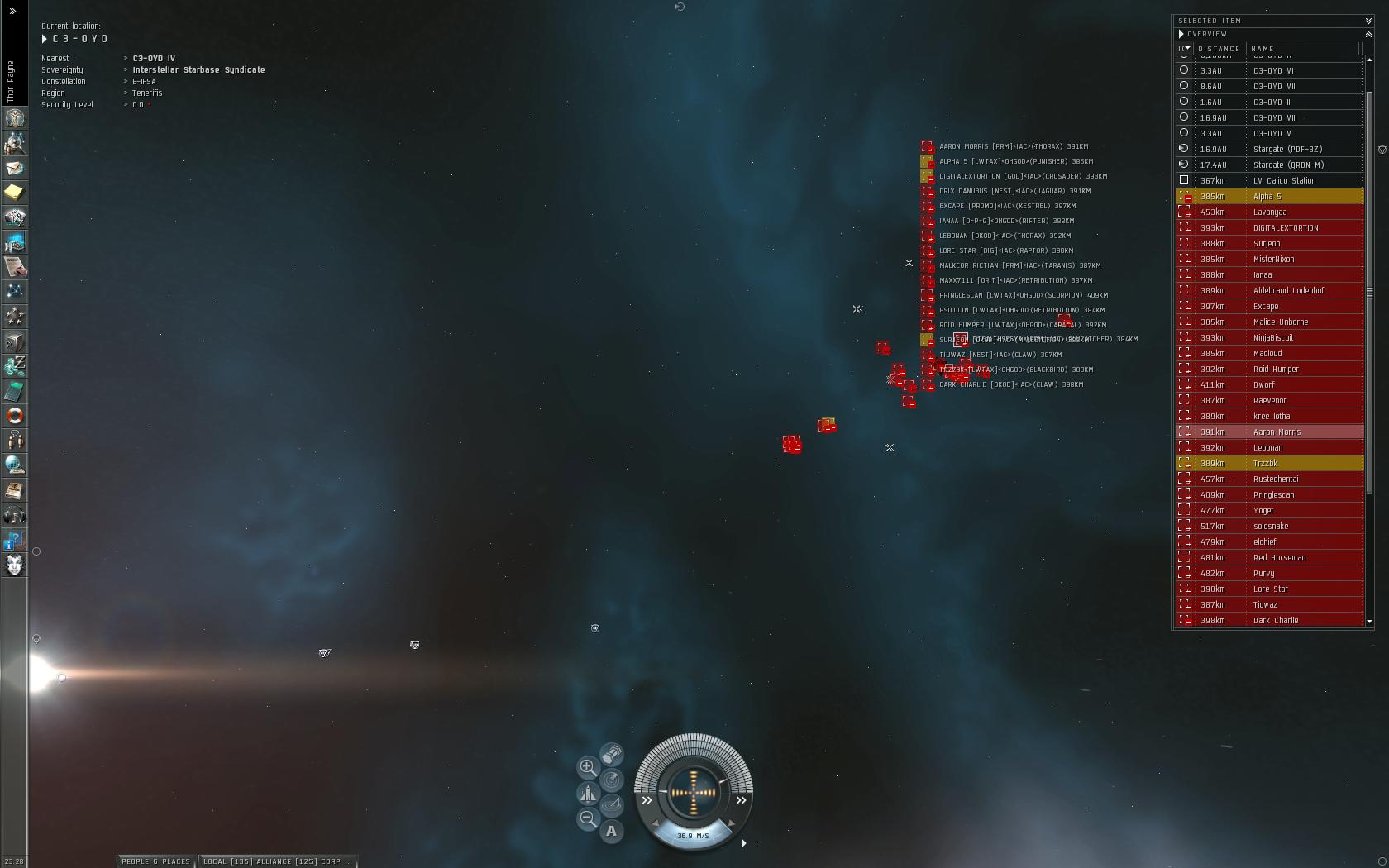
Task: Open the People & Places tab
Action: (156, 861)
